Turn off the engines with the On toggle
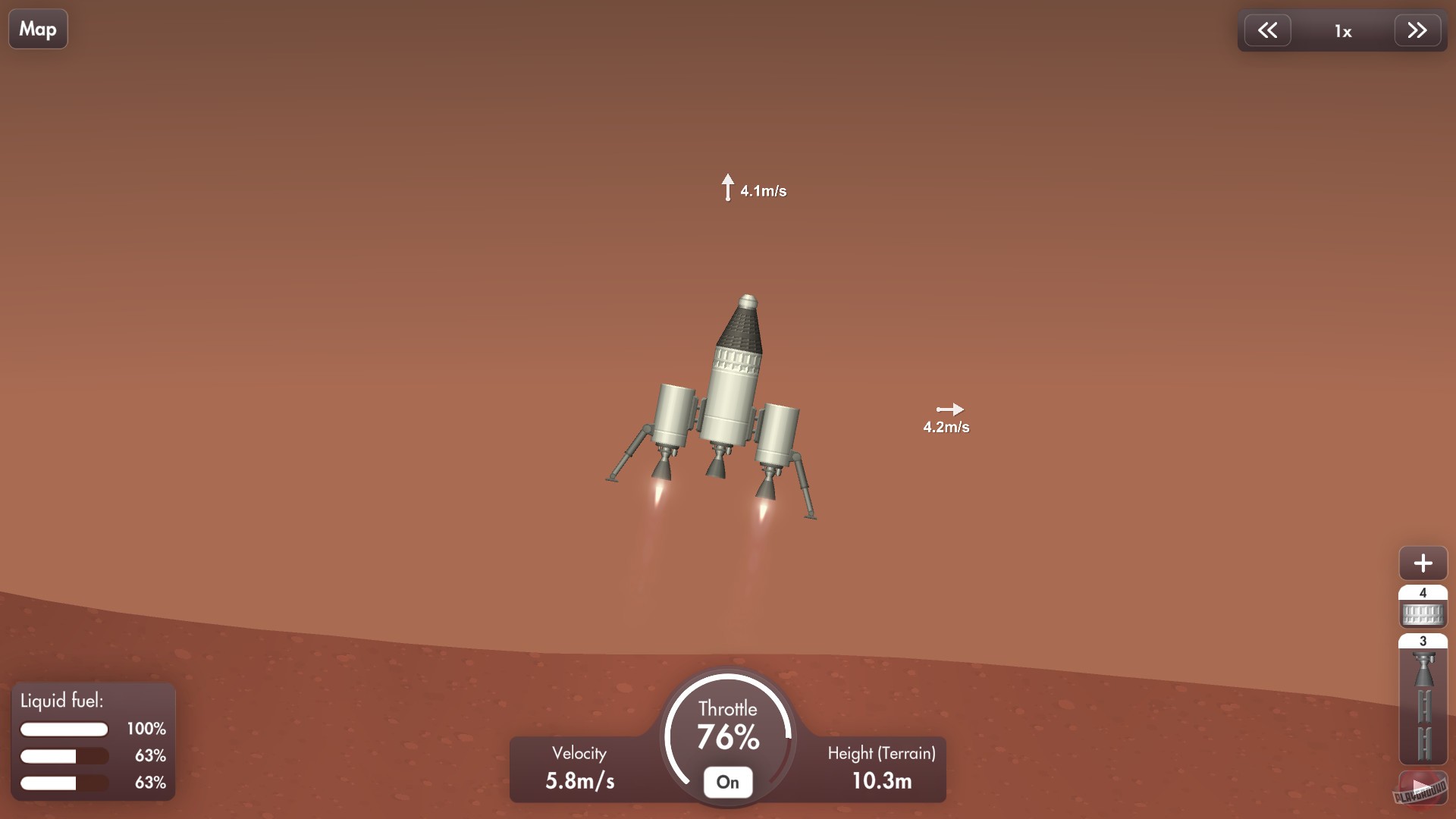This screenshot has width=1456, height=819. pos(727,782)
